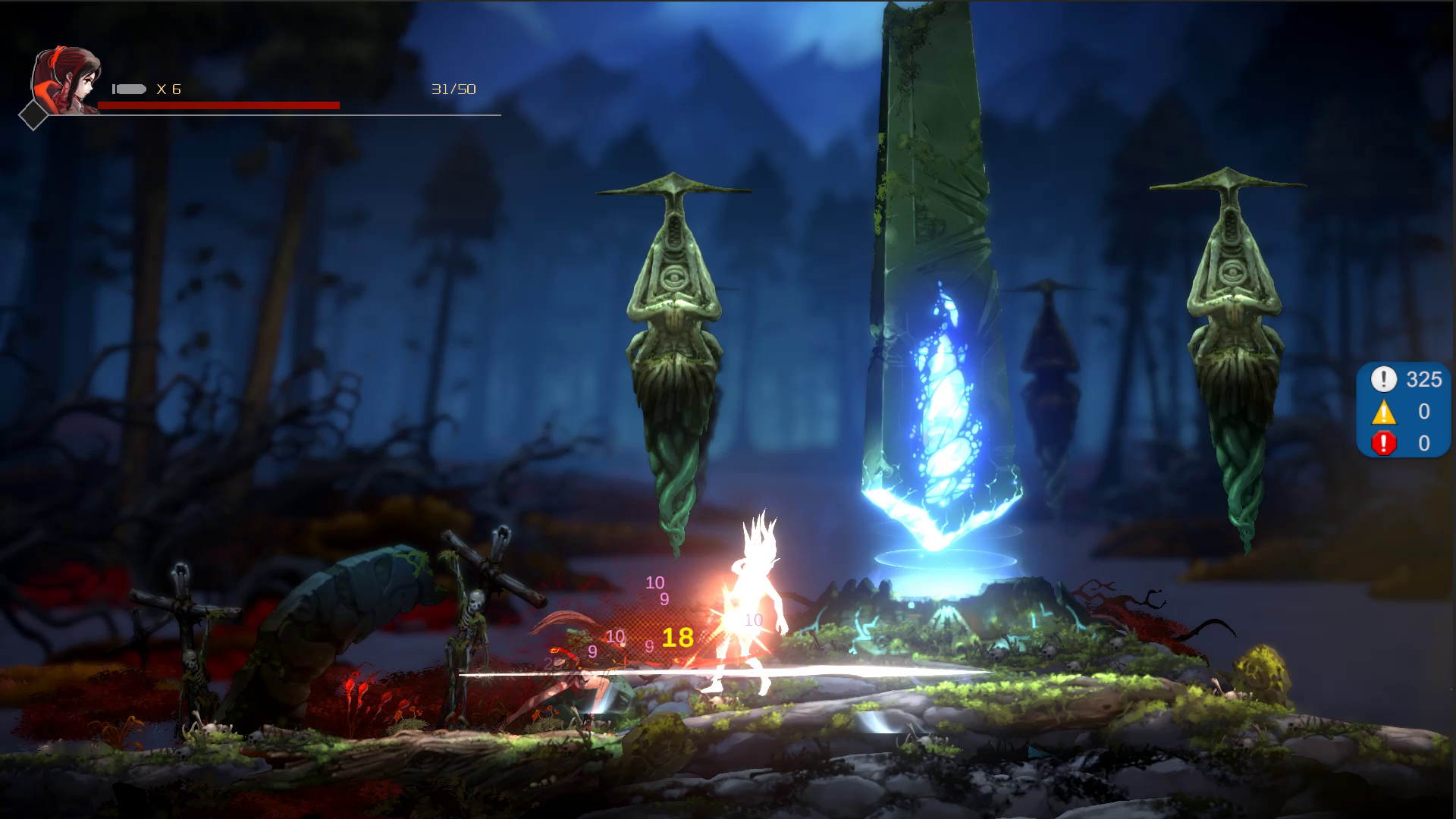Open the debug log message counter
The height and width of the screenshot is (819, 1456).
click(1403, 379)
